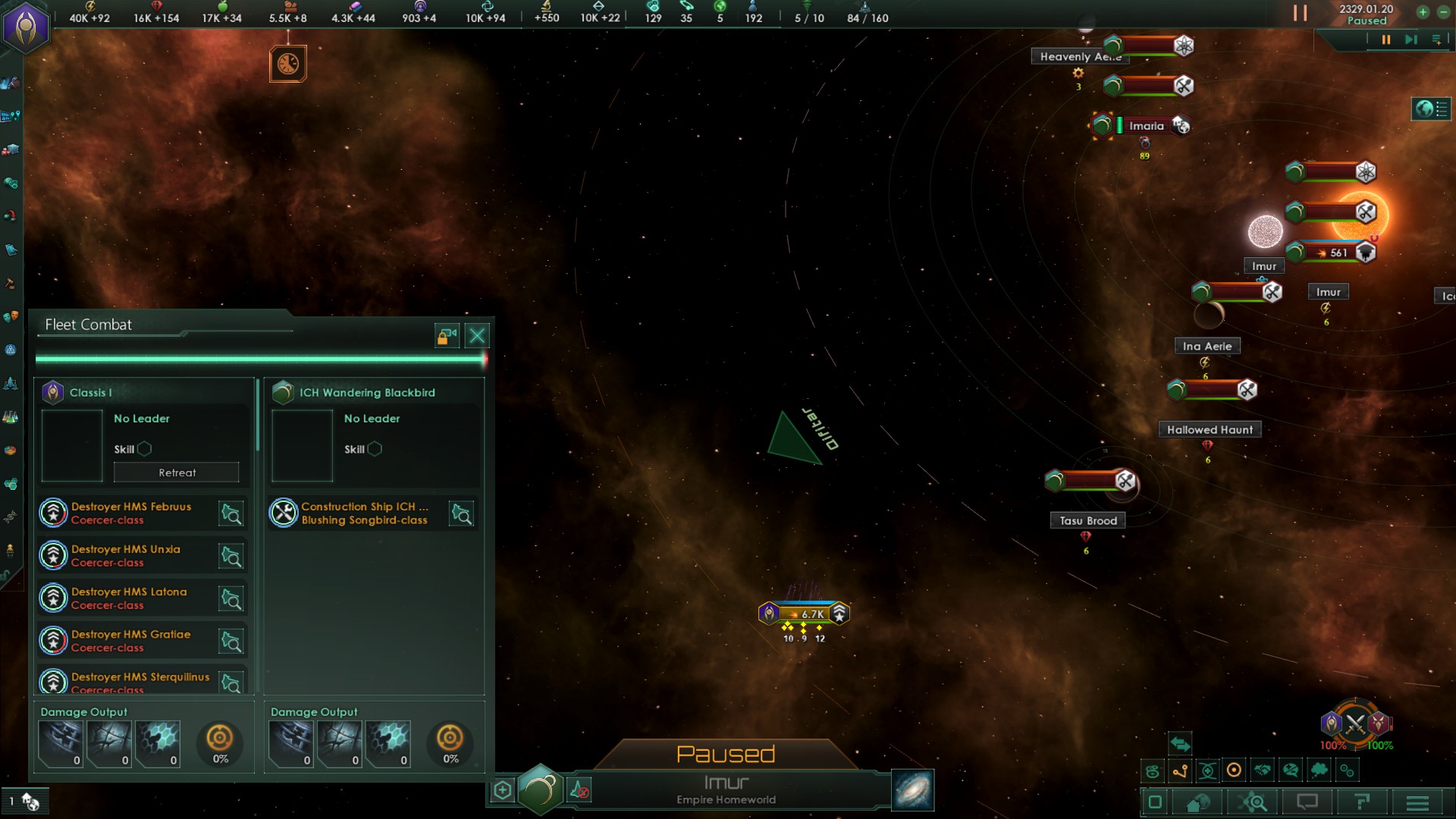Open the main menu hamburger button
The height and width of the screenshot is (819, 1456).
[1417, 802]
